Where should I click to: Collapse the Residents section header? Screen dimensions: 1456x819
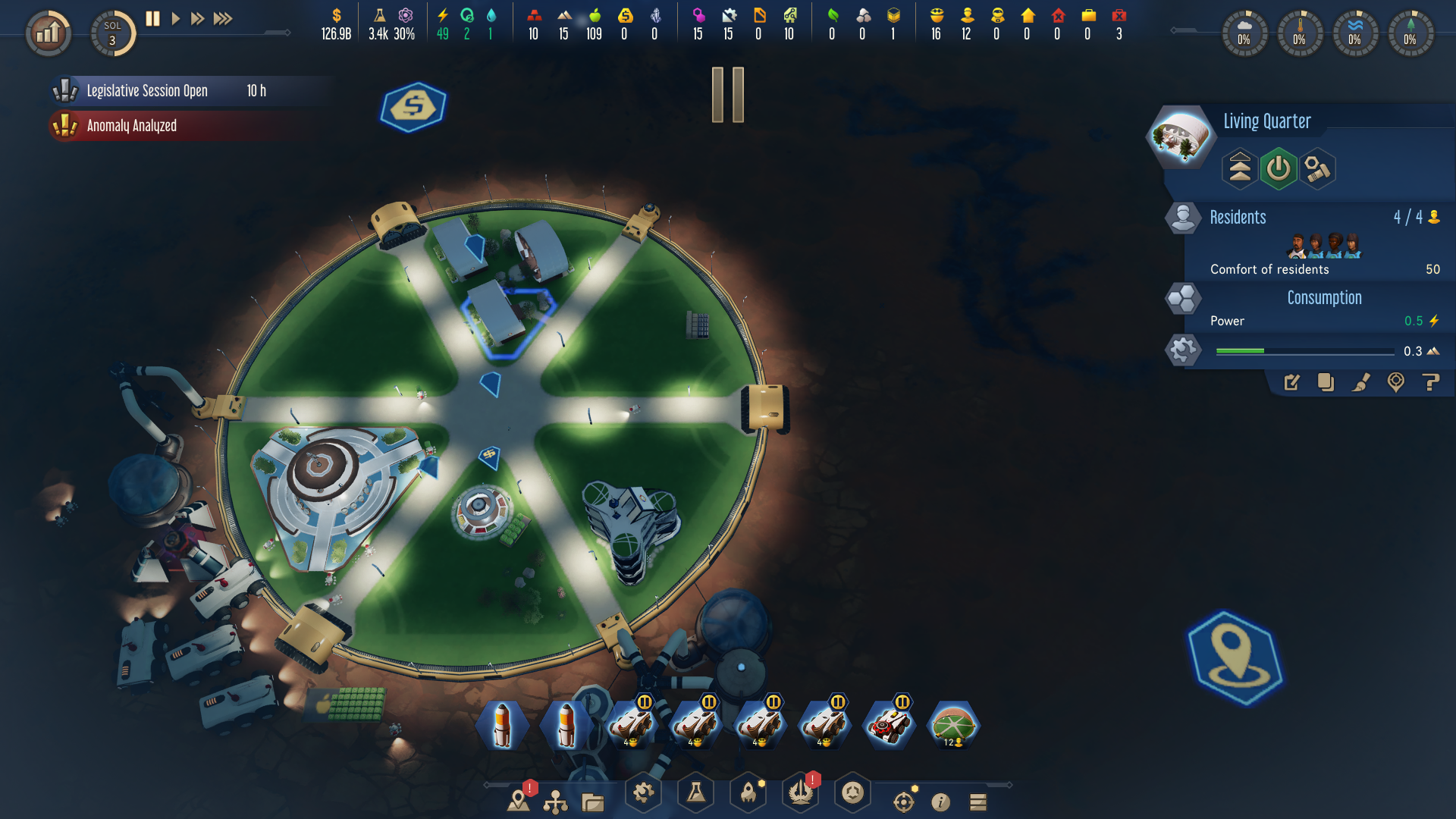[x=1239, y=218]
